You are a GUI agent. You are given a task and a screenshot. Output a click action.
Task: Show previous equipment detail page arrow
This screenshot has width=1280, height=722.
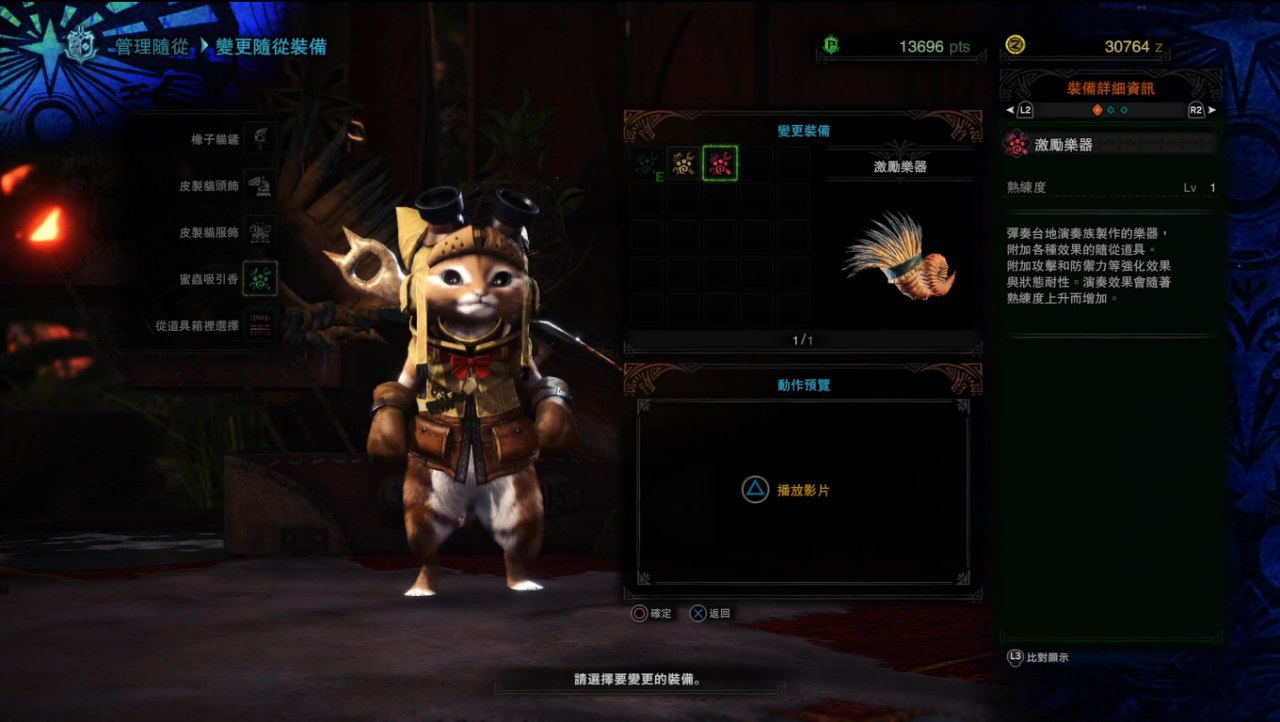click(1010, 110)
